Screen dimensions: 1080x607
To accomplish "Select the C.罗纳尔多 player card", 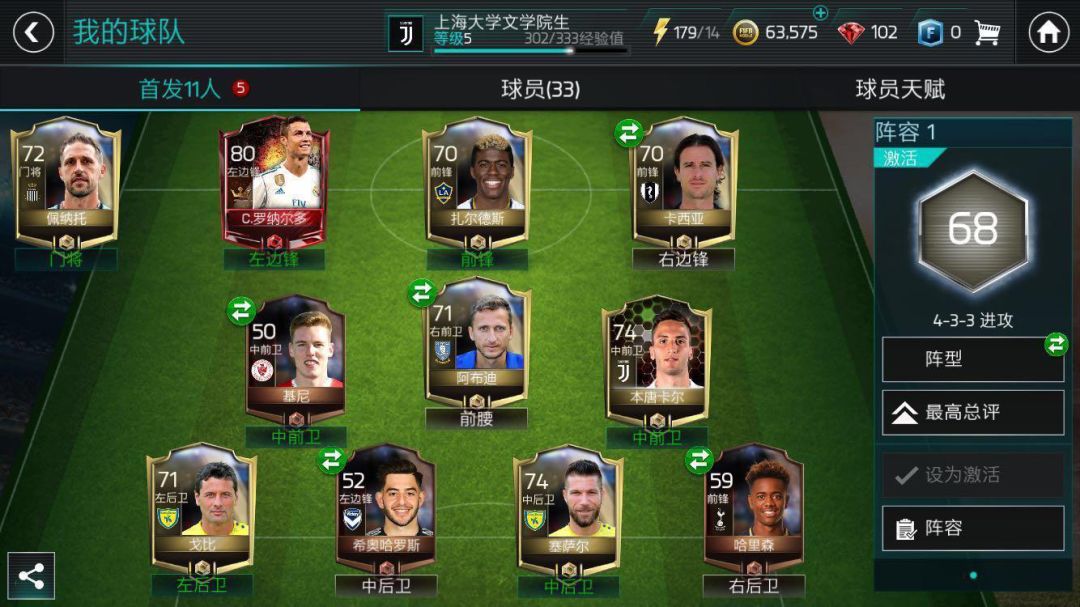I will tap(273, 182).
